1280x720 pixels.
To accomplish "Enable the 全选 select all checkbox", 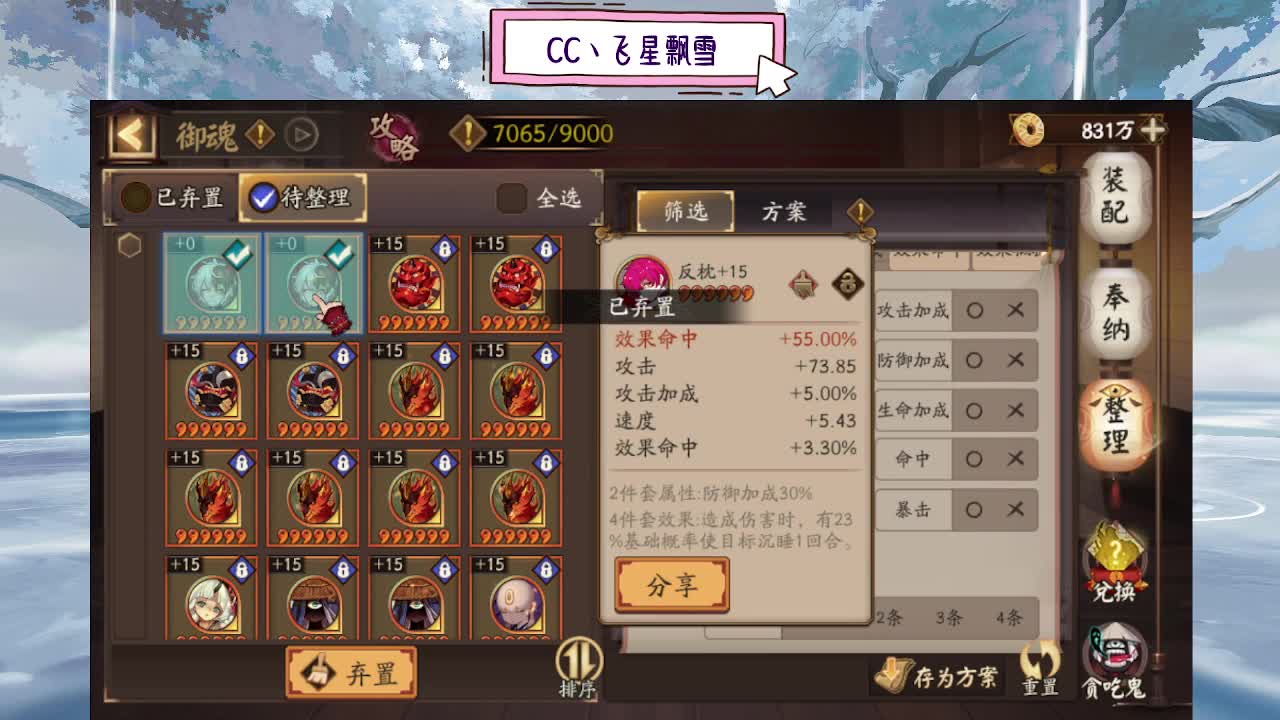I will point(511,197).
